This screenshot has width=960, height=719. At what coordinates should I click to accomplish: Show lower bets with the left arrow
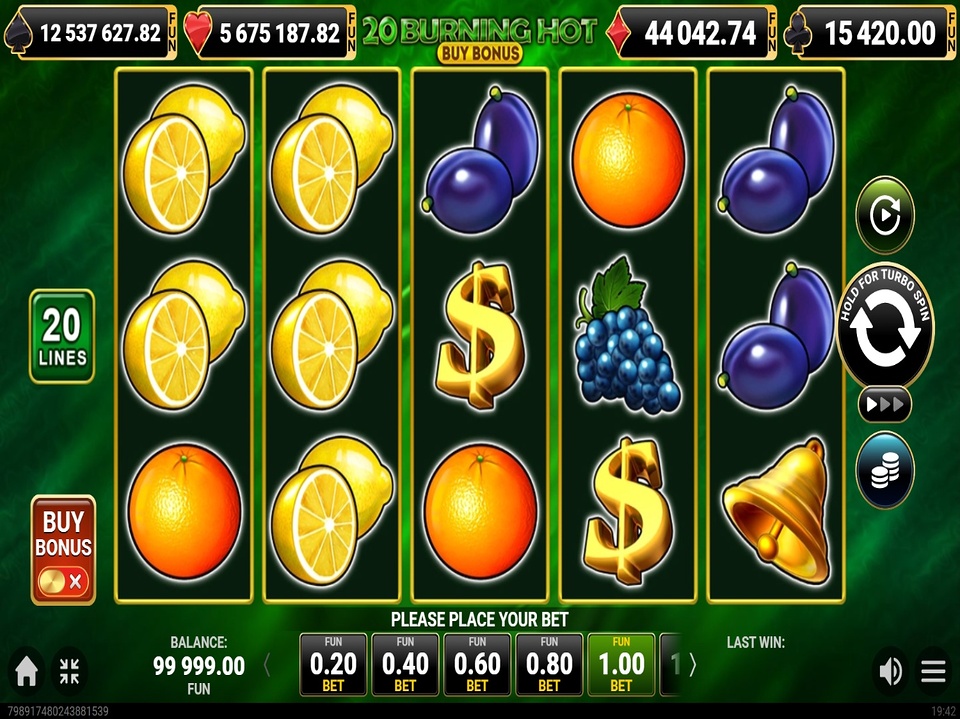click(267, 664)
